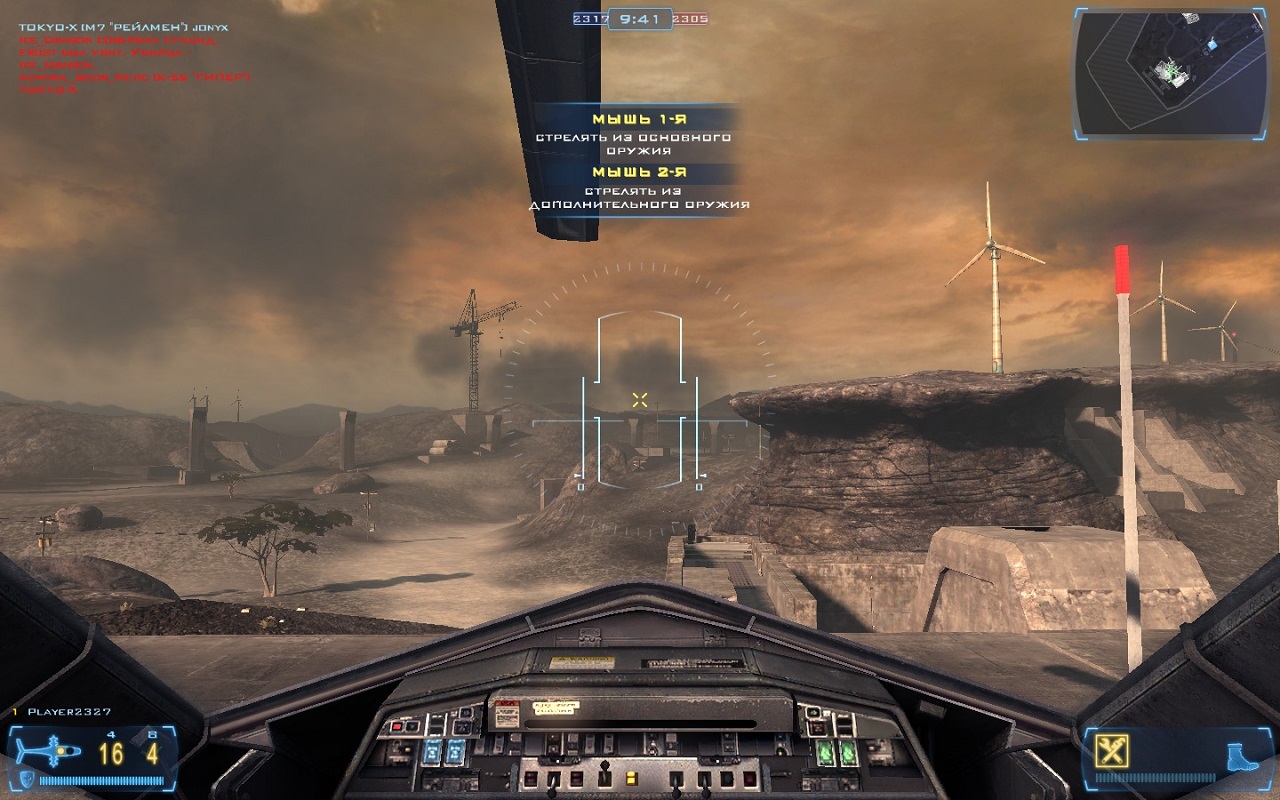Open the minimap in the corner
1280x800 pixels.
[1171, 72]
